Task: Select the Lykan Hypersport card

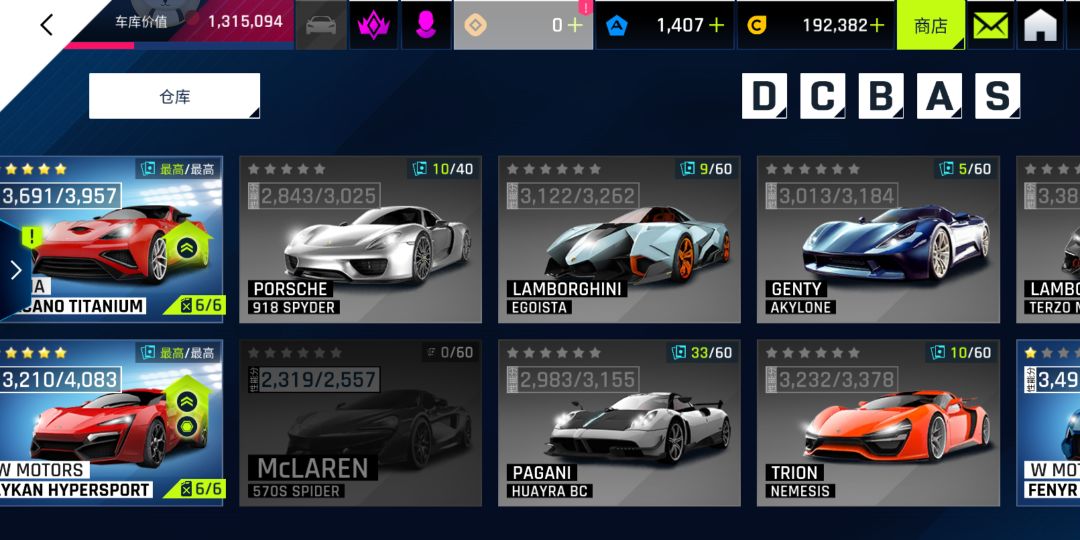Action: [x=110, y=423]
